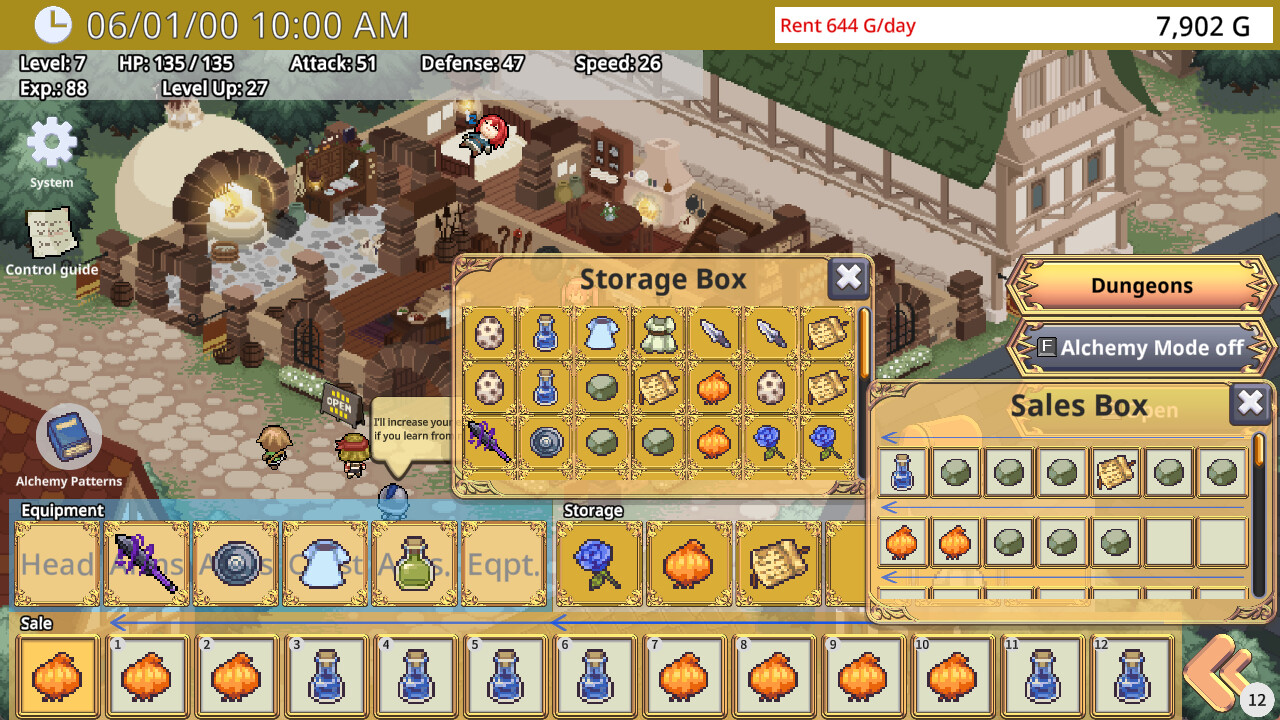Click the clock icon beside the date
This screenshot has width=1280, height=720.
[x=52, y=24]
